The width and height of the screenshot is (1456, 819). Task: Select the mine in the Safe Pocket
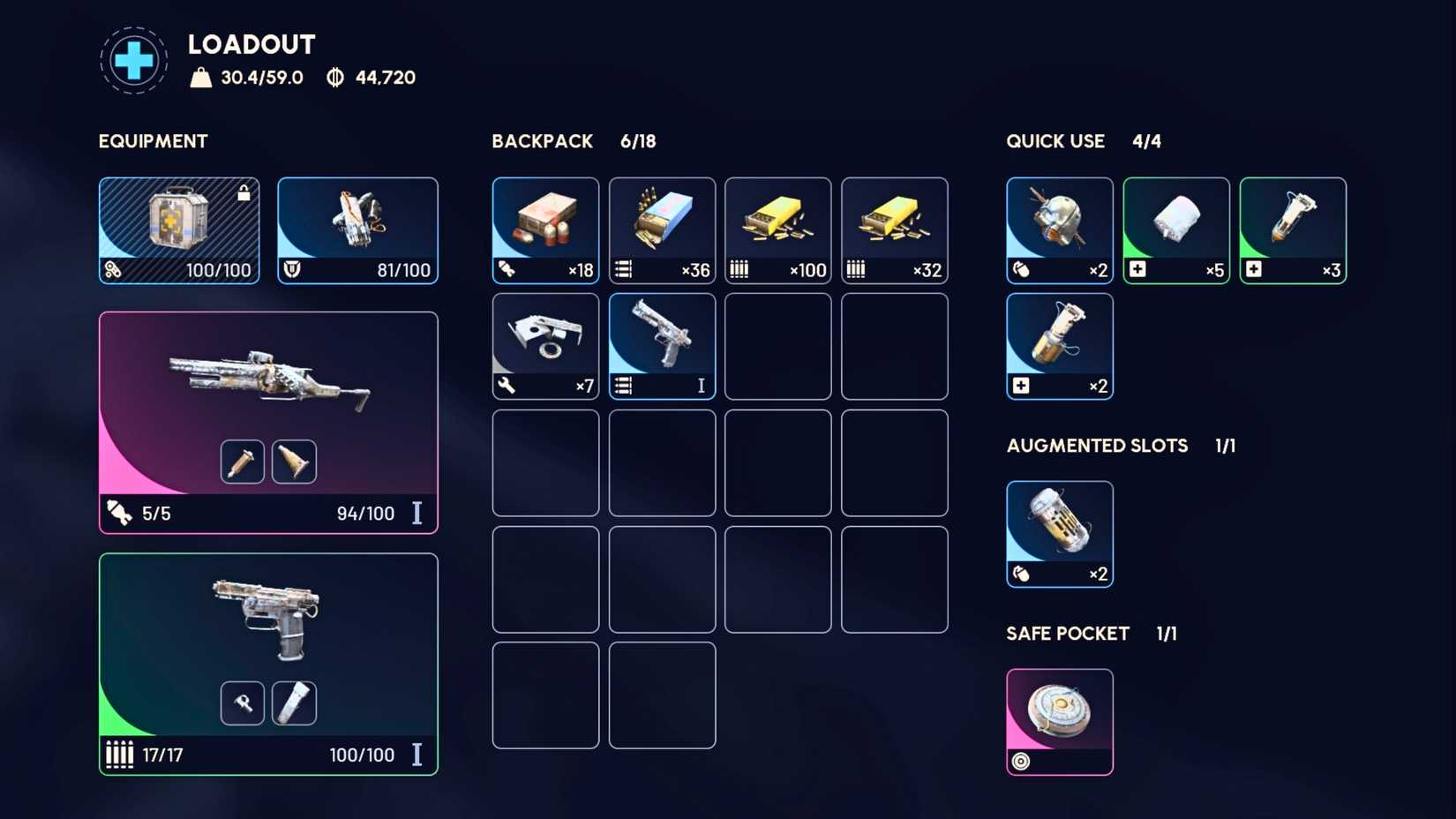click(1059, 721)
